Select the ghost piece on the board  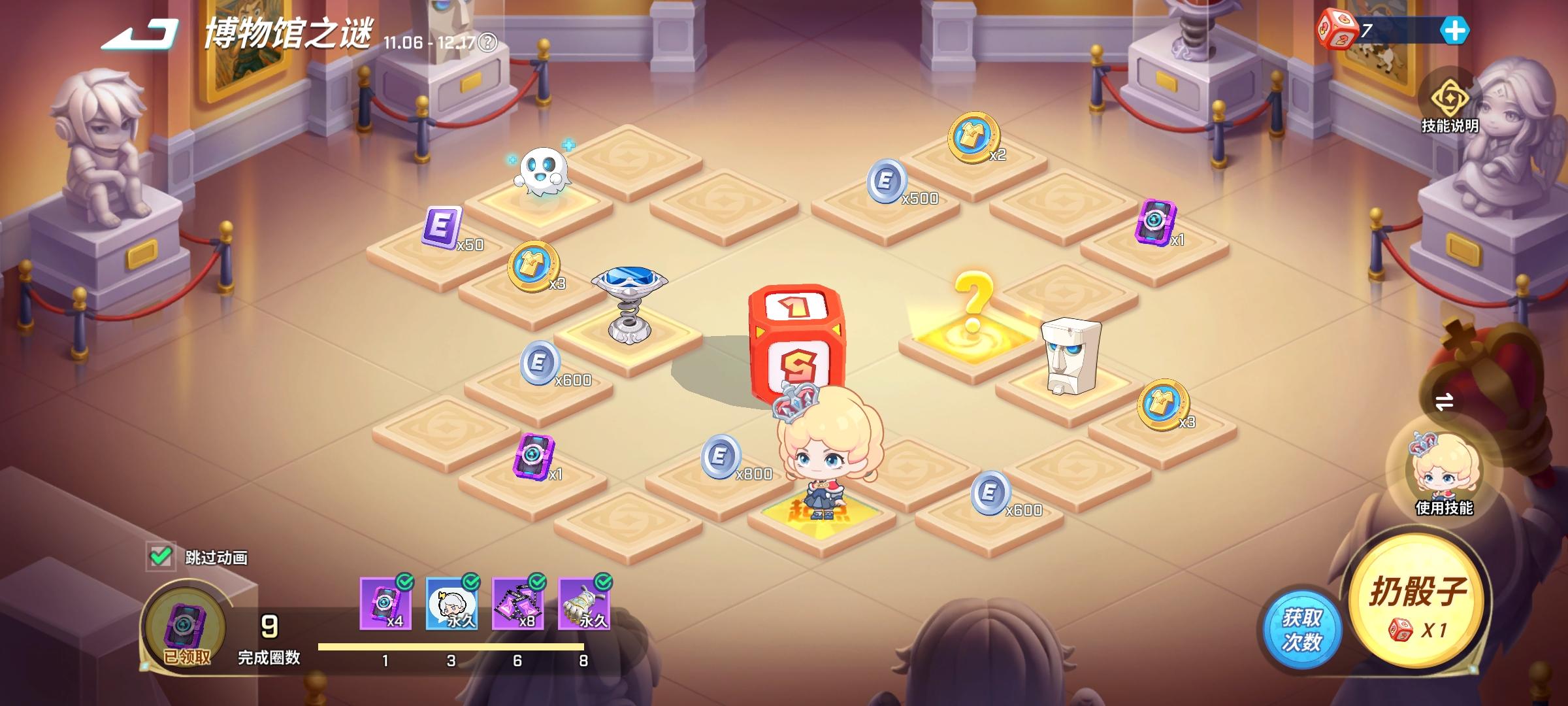(542, 170)
